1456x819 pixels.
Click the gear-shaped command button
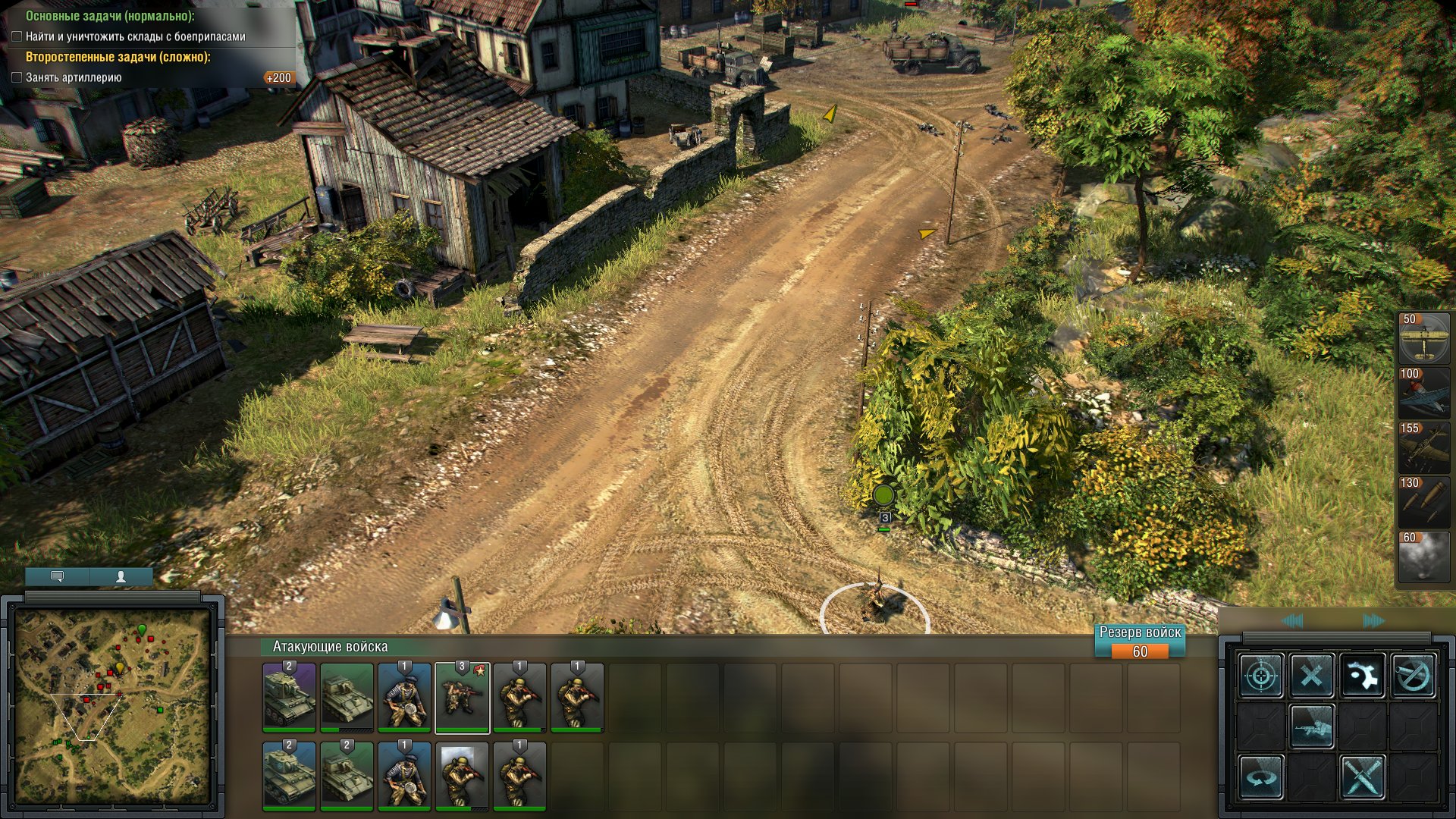pos(1363,675)
